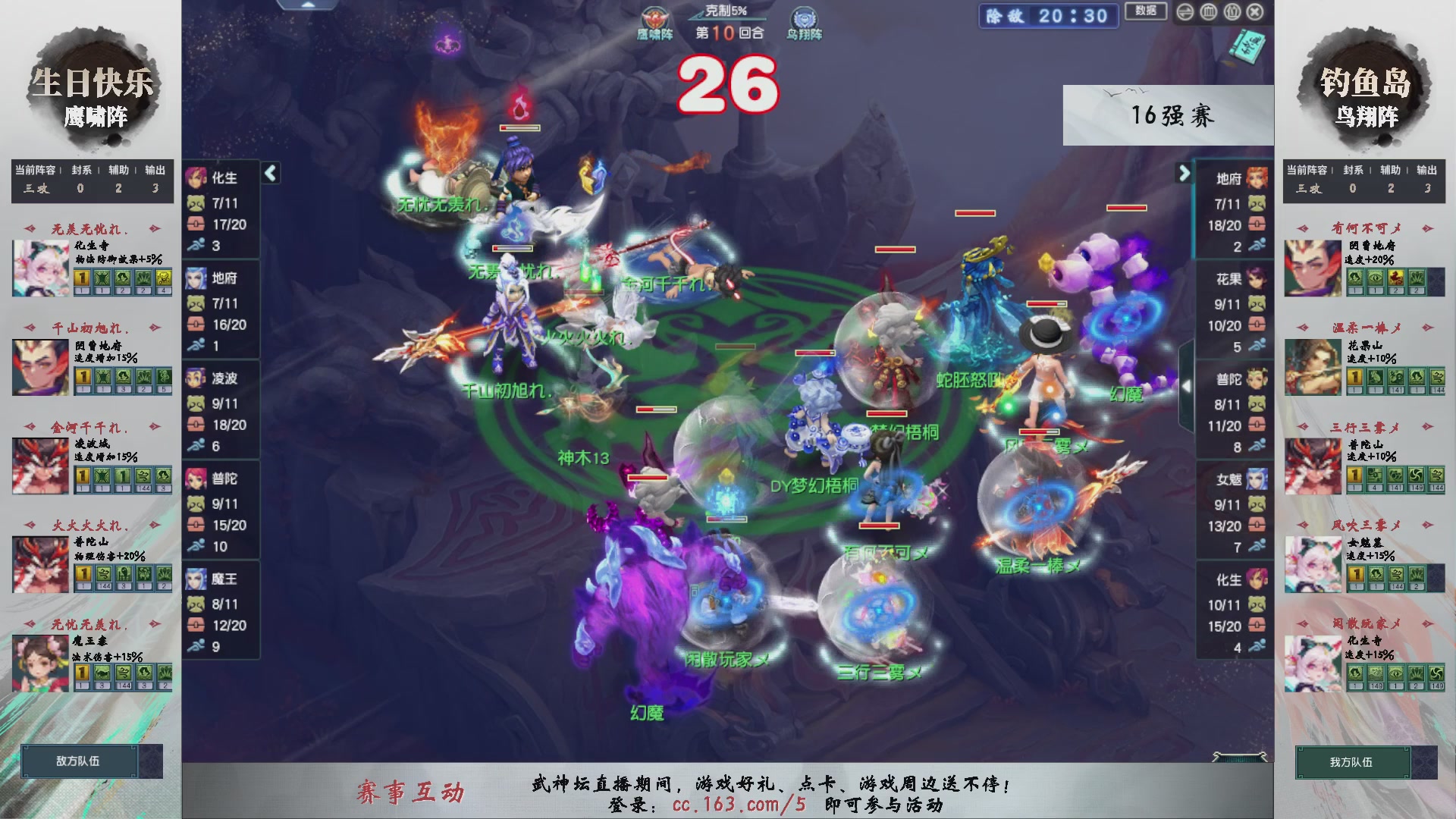This screenshot has height=819, width=1456.
Task: Collapse the right roster with the right arrow
Action: [1185, 173]
